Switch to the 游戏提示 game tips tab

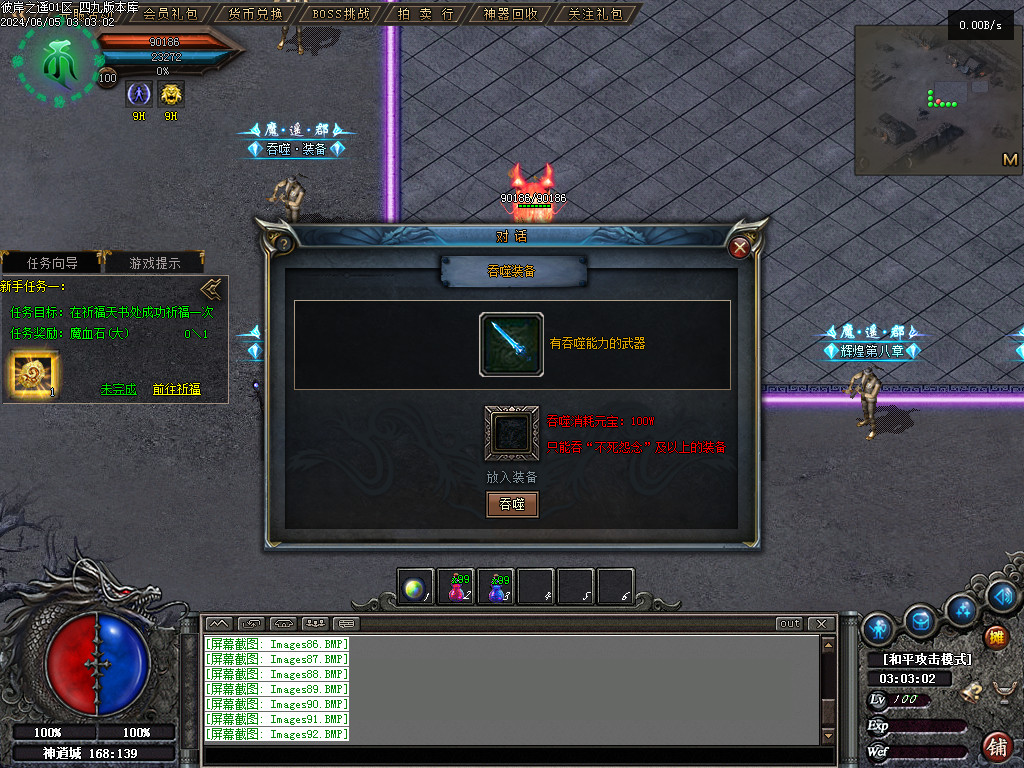(156, 263)
